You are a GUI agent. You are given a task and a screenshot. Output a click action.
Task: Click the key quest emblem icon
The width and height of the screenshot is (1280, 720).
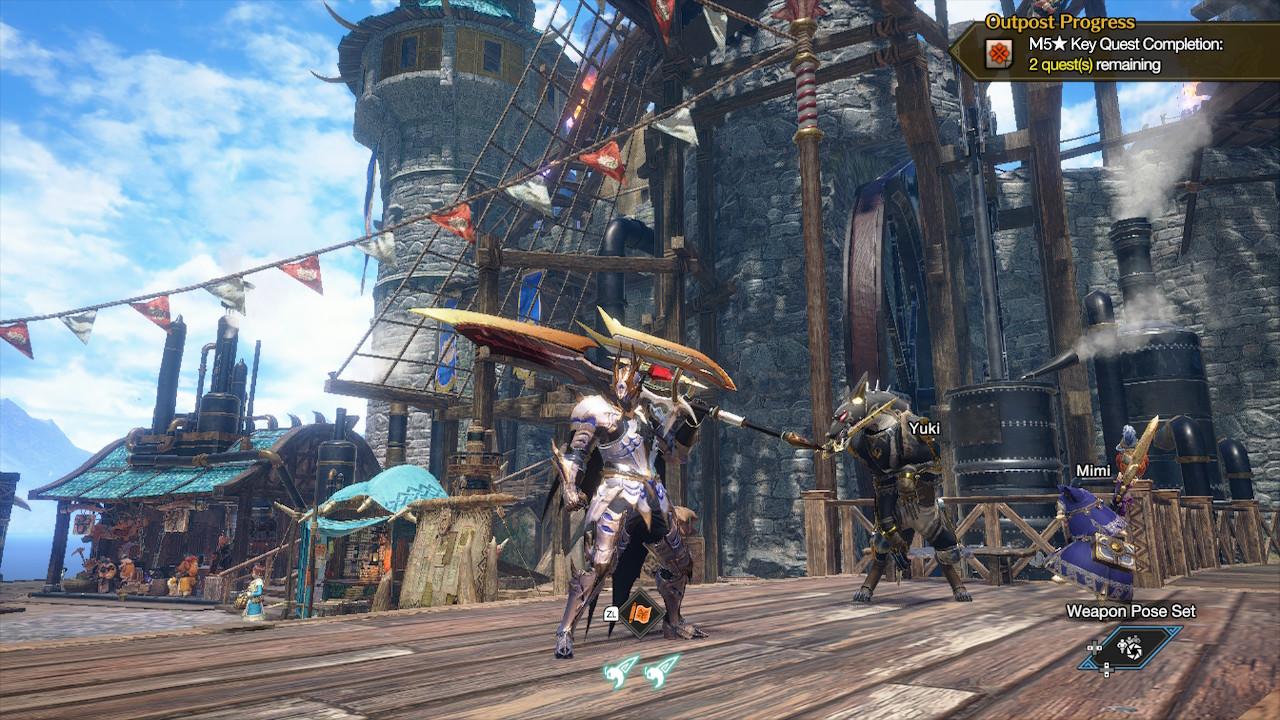(x=997, y=56)
